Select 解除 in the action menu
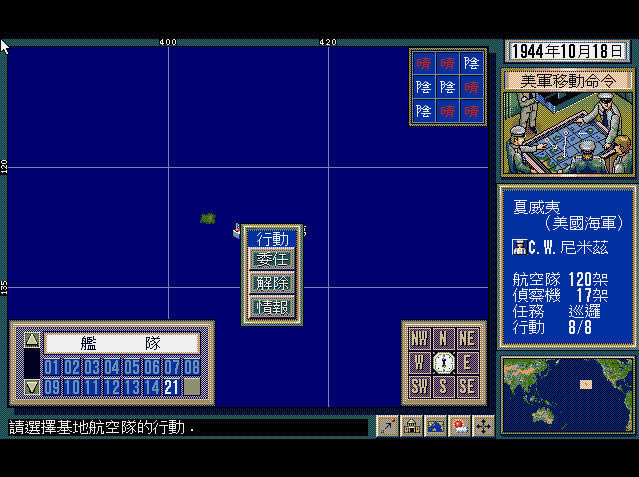This screenshot has width=639, height=477. click(272, 283)
